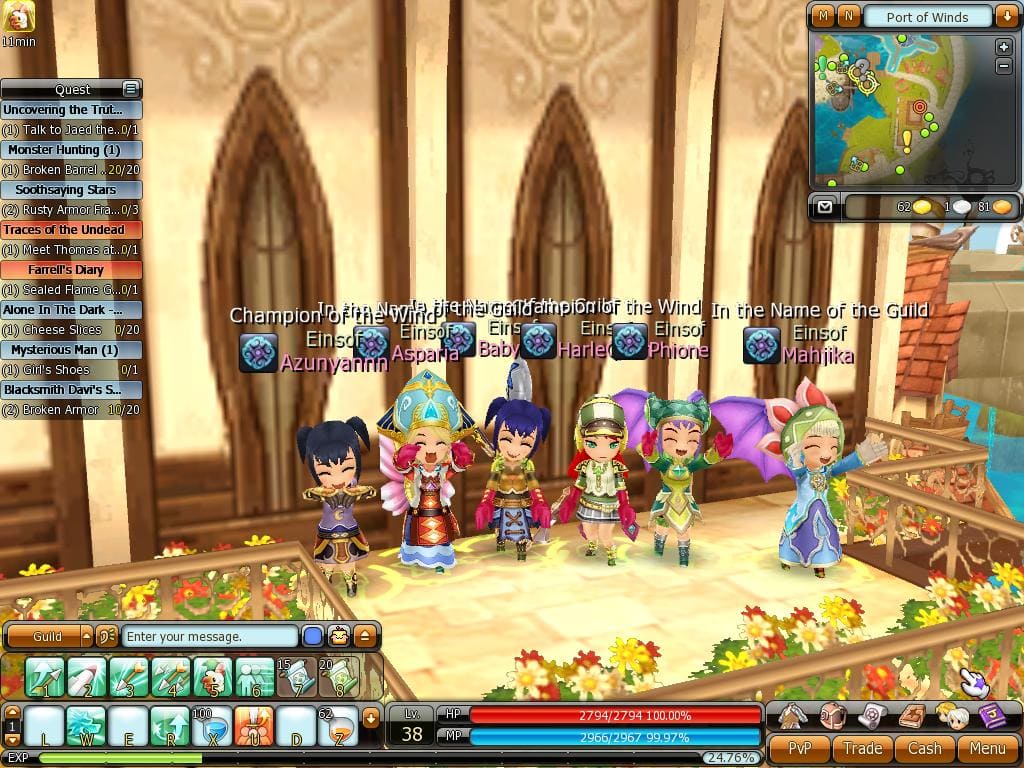Click into the chat message field

tap(210, 636)
